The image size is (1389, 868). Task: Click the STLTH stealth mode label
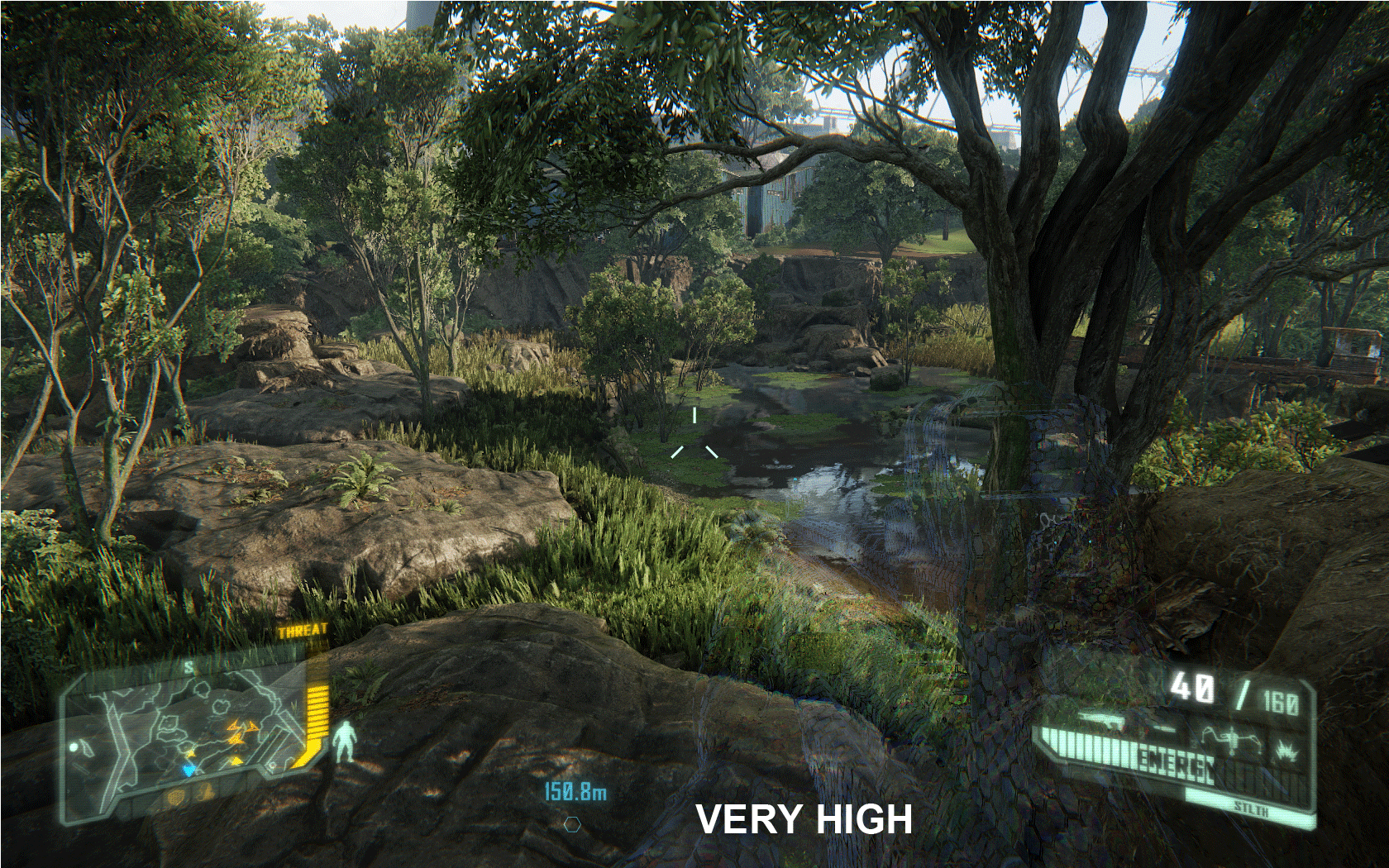[x=1250, y=808]
